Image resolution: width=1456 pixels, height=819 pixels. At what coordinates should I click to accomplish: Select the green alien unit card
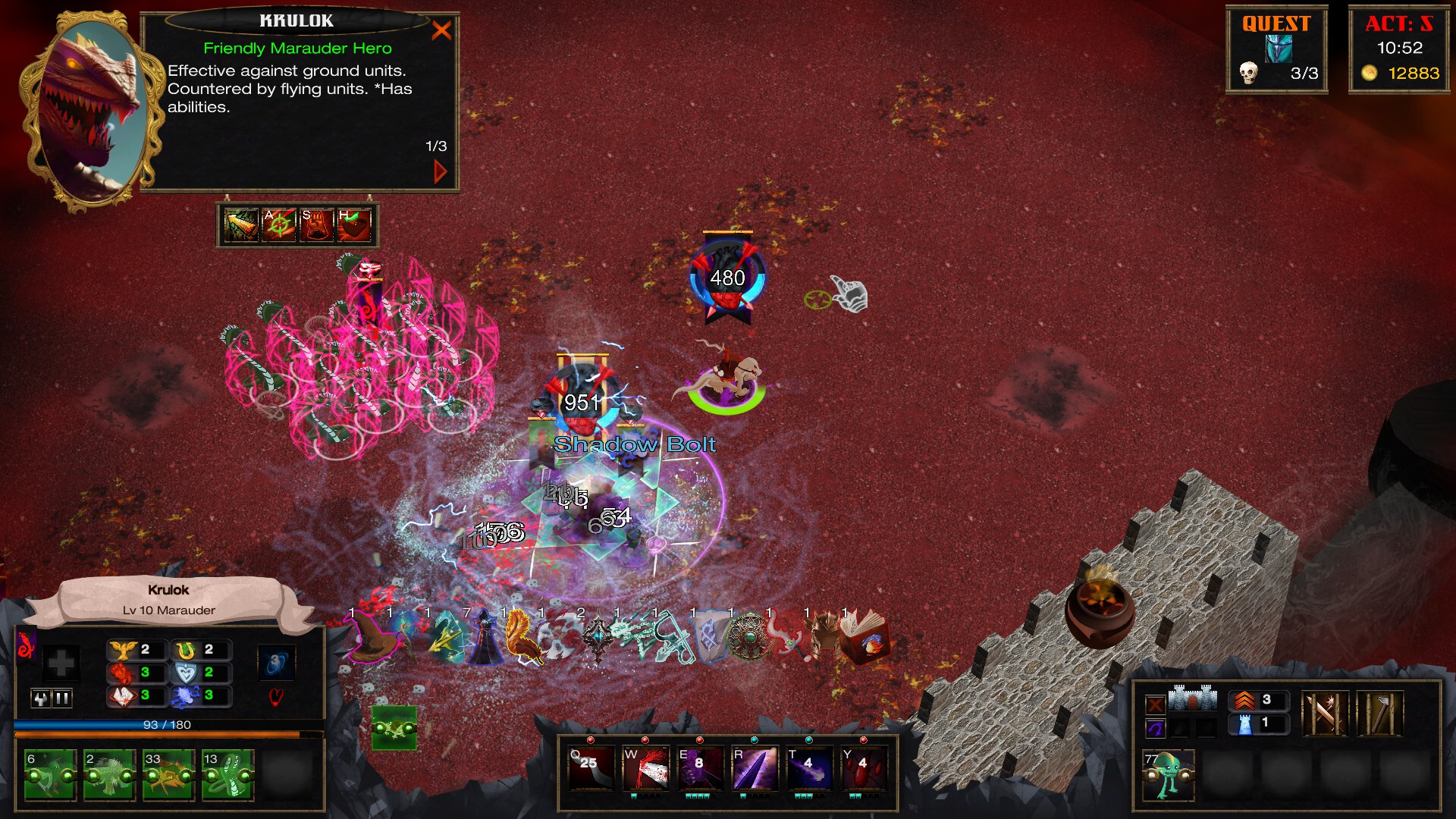1169,775
